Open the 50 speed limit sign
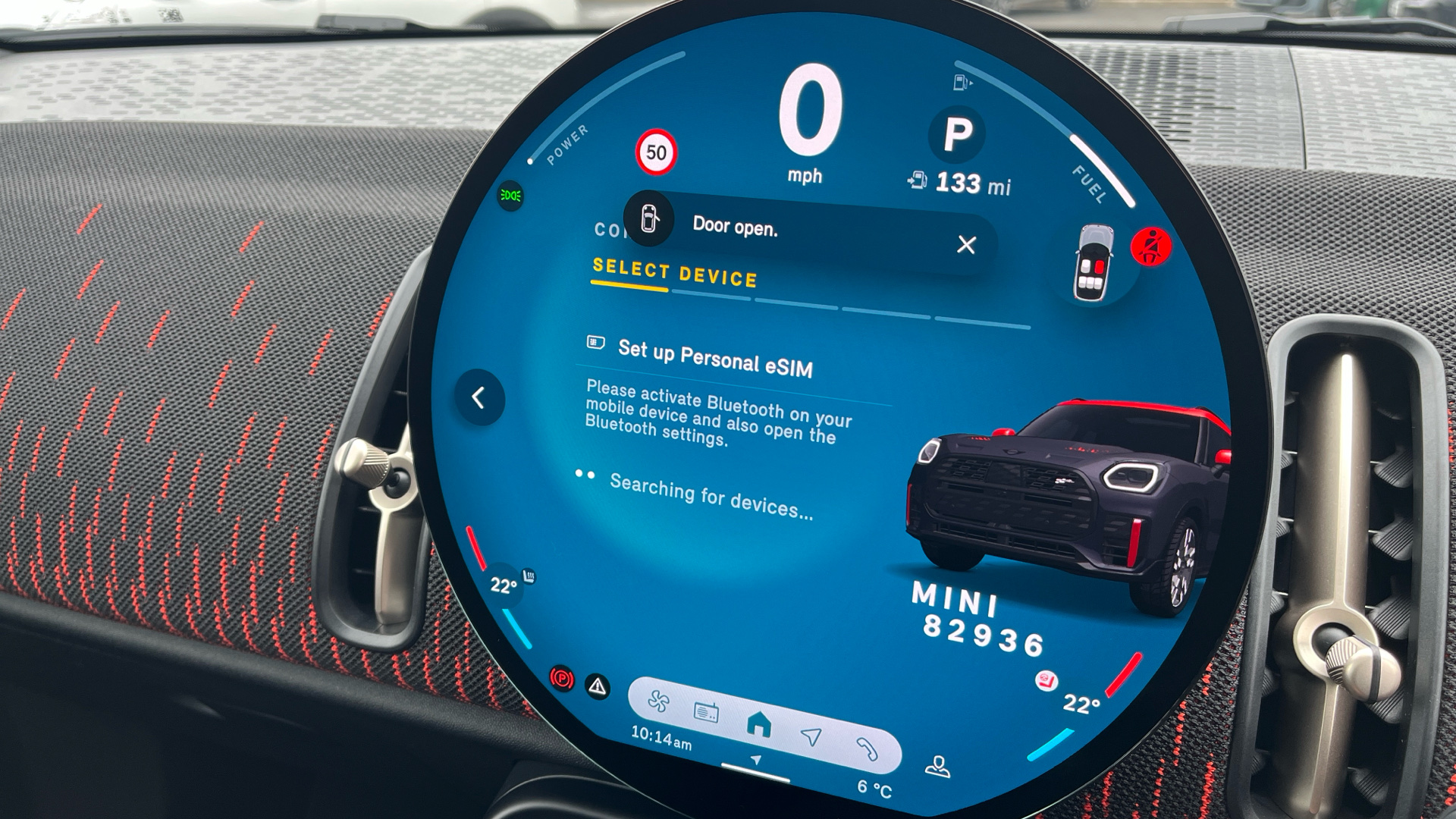The width and height of the screenshot is (1456, 819). click(656, 152)
